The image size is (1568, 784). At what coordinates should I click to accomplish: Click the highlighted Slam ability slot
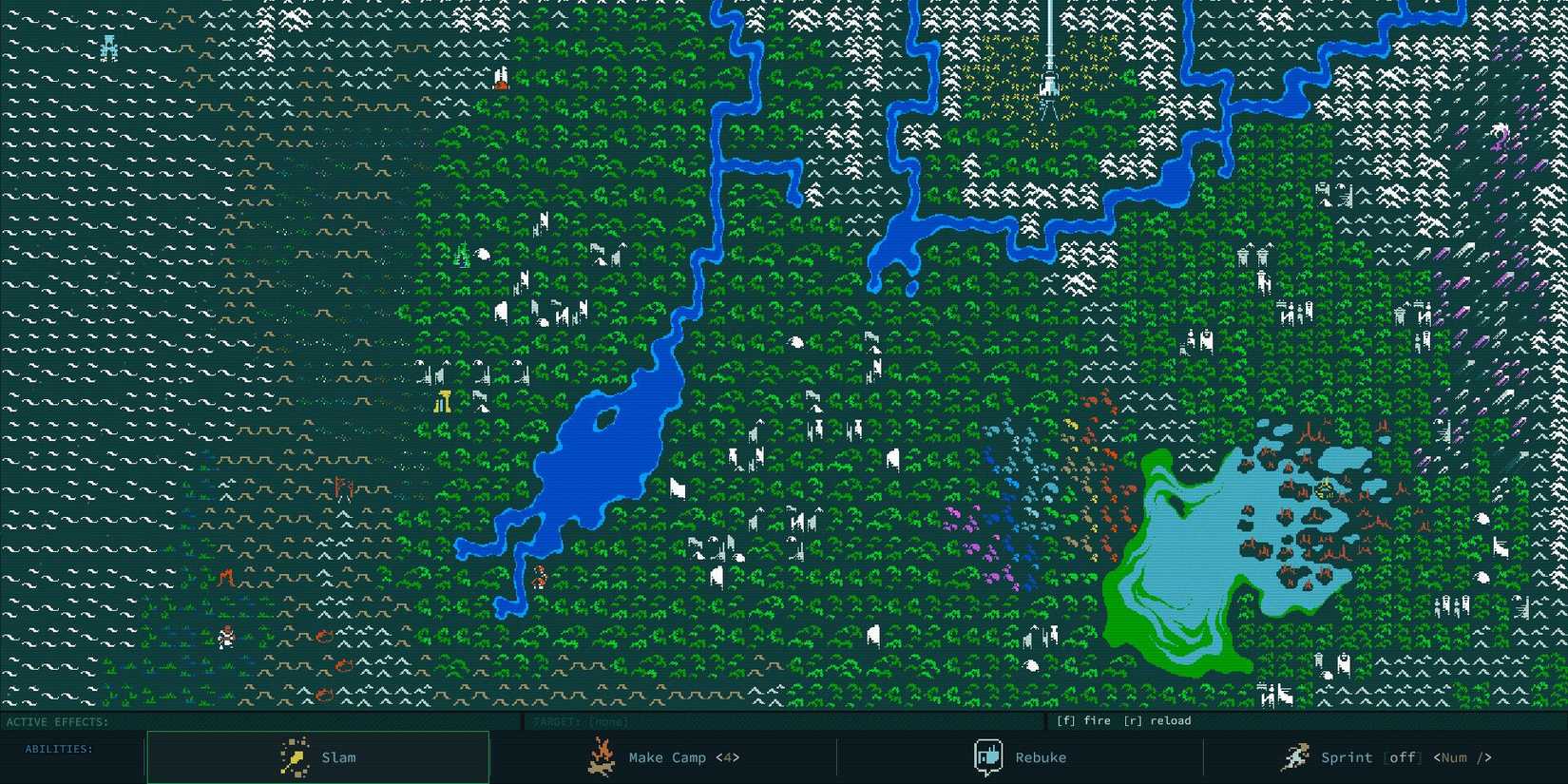coord(316,756)
